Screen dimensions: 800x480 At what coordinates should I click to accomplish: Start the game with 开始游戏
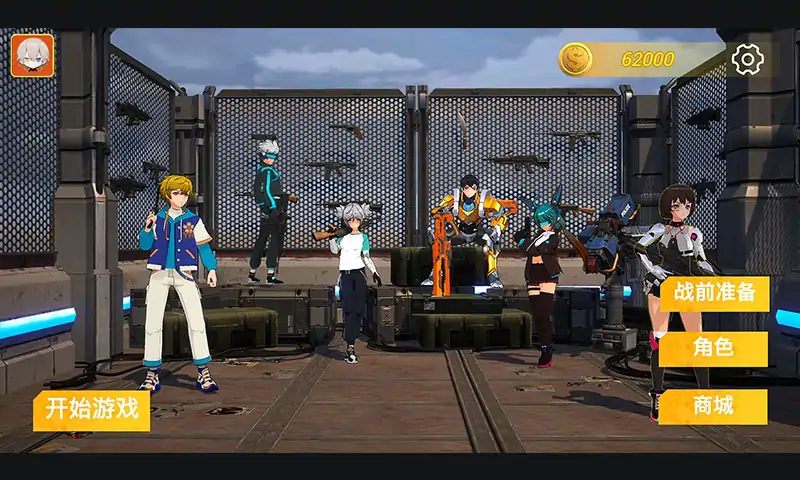[91, 410]
